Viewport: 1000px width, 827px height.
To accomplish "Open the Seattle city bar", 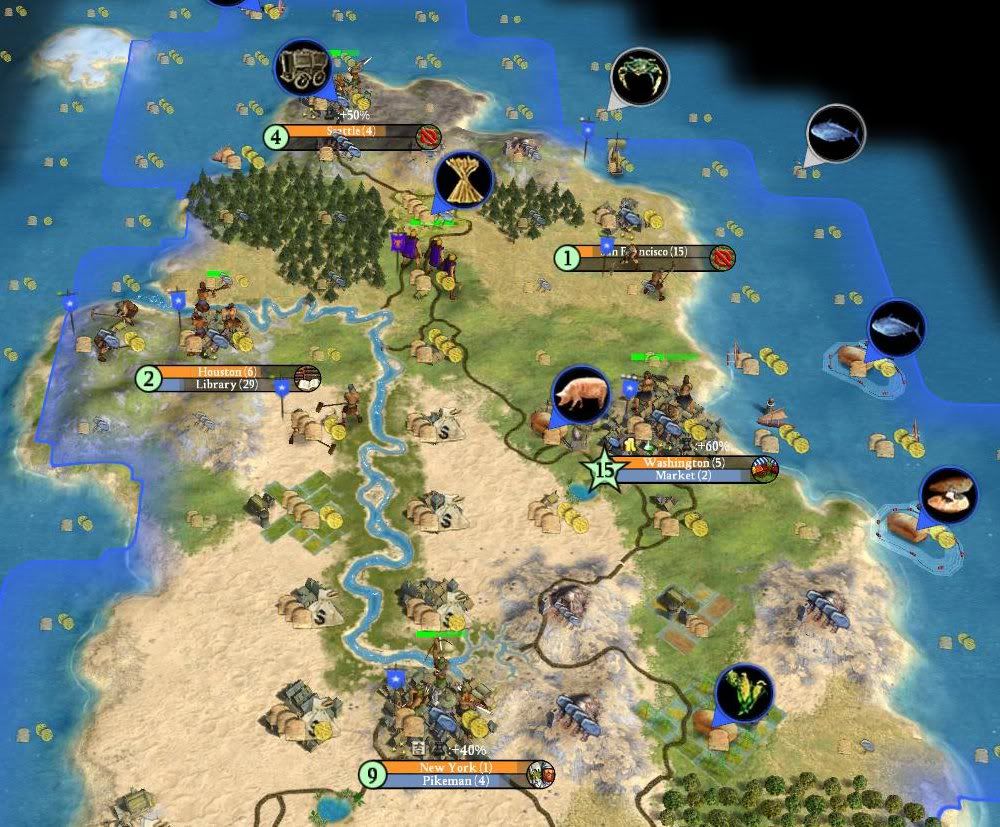I will pyautogui.click(x=350, y=131).
